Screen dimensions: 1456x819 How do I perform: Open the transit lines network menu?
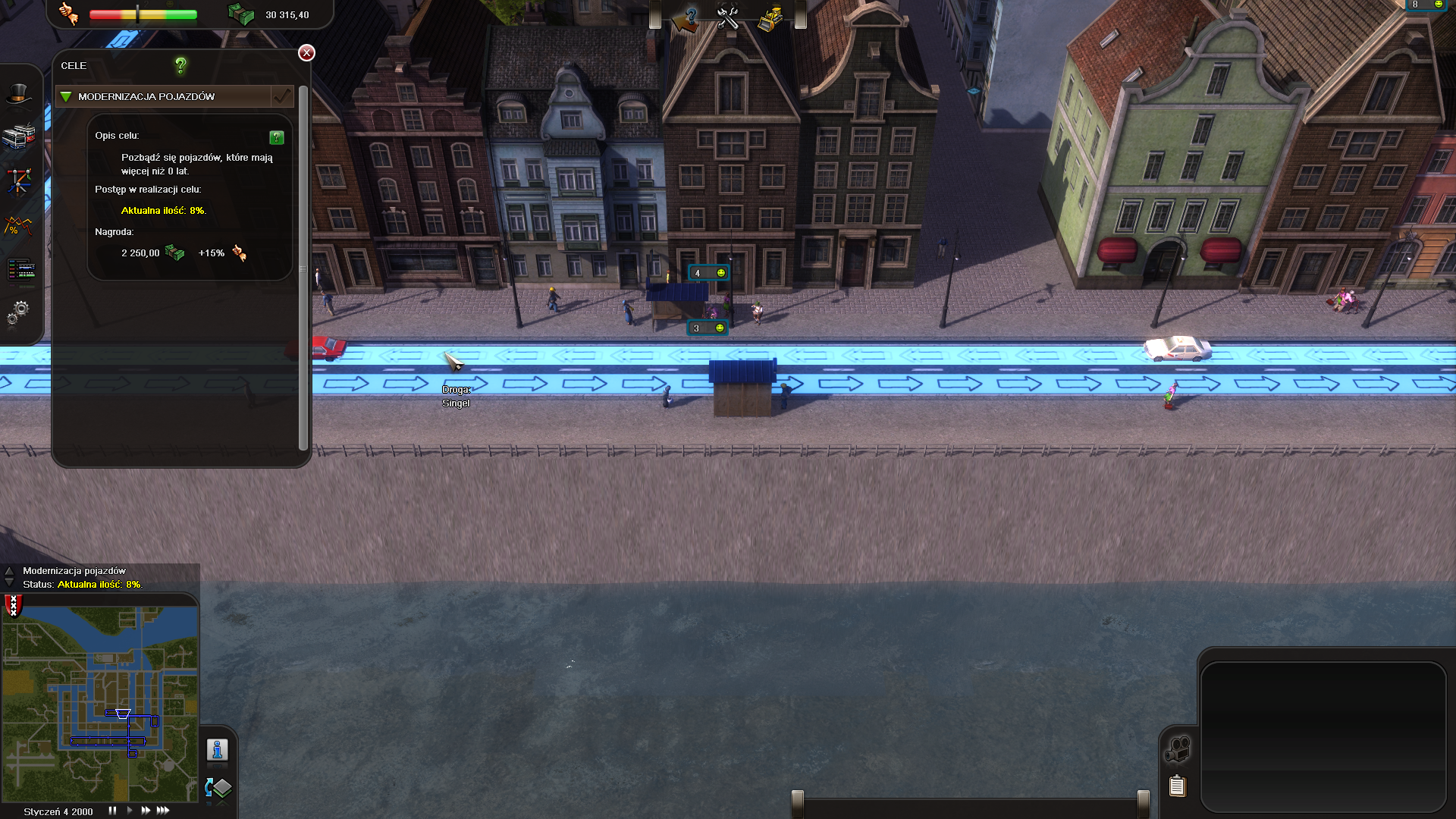click(x=19, y=180)
